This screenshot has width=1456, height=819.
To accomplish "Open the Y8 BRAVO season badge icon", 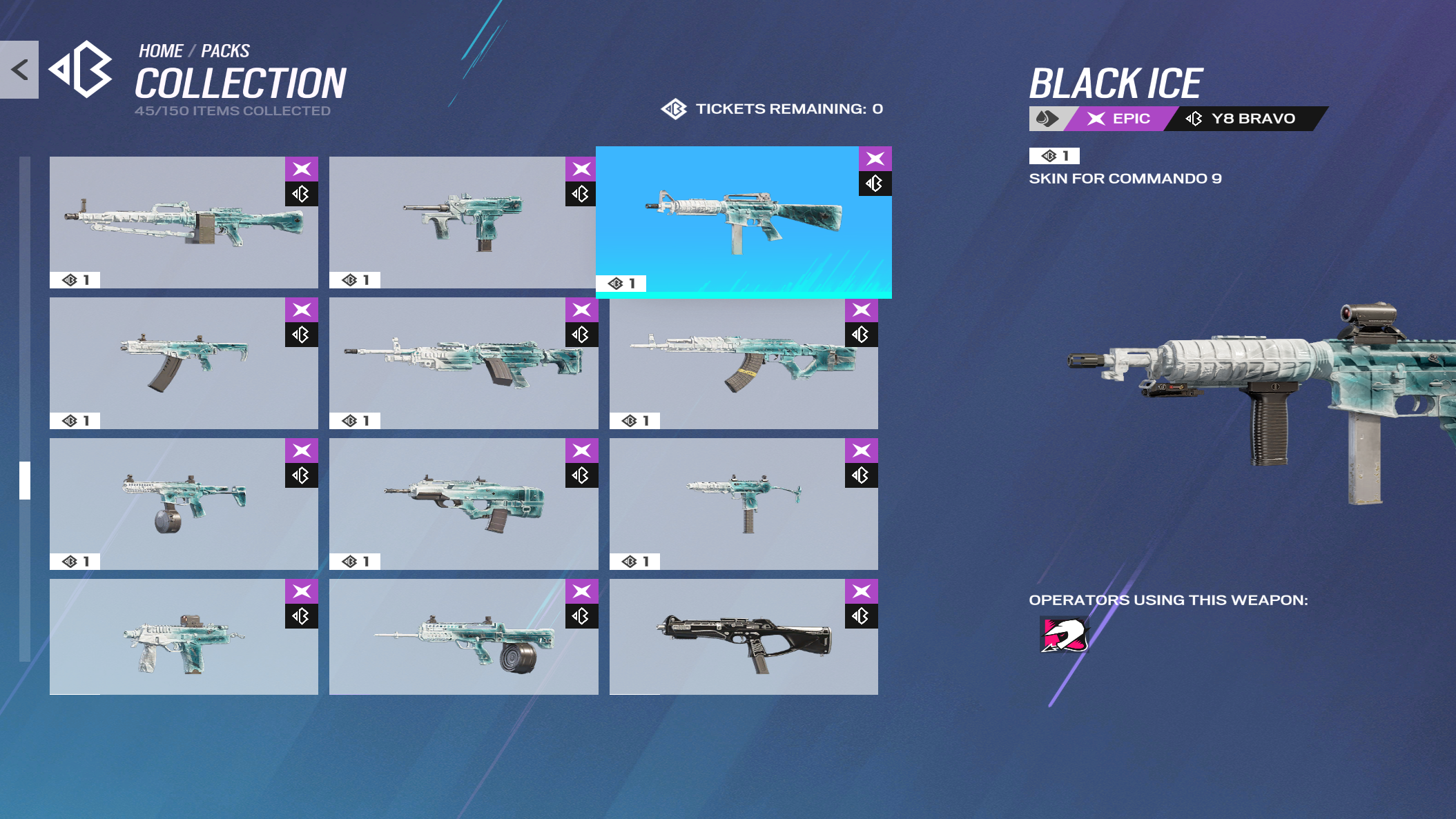I will coord(1192,118).
